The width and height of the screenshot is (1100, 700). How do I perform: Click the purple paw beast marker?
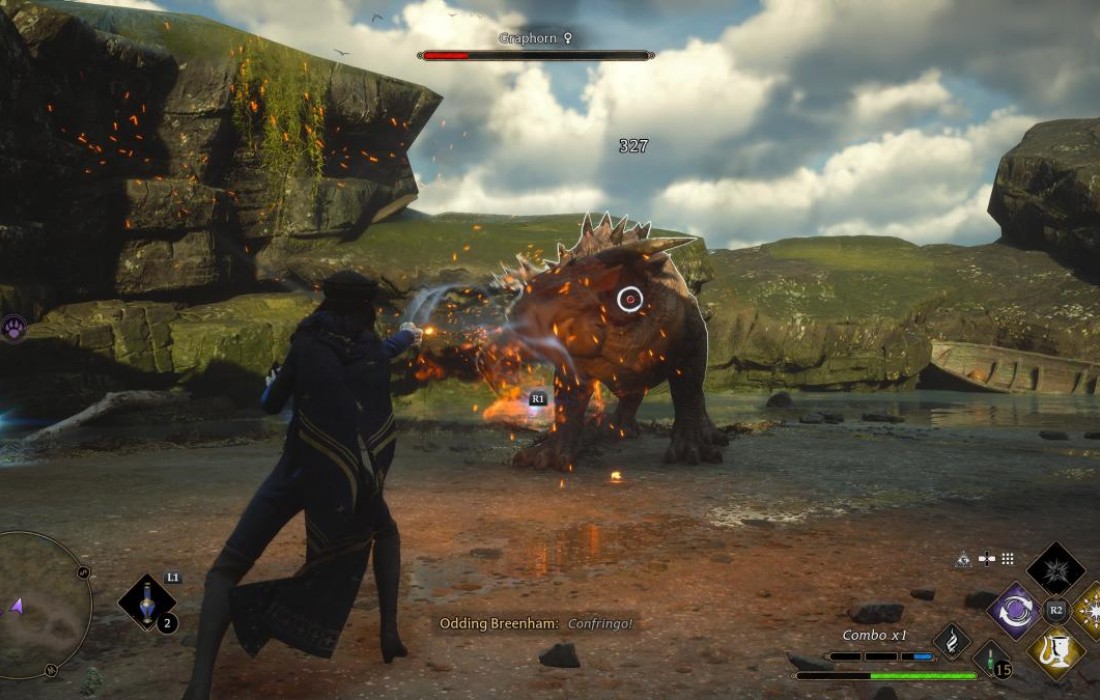pos(13,328)
